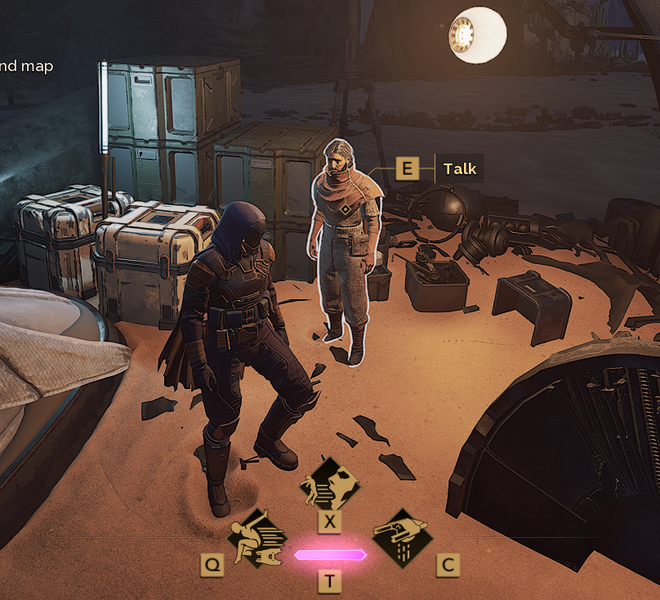Activate the running figure and face ability
The image size is (660, 600).
point(329,486)
